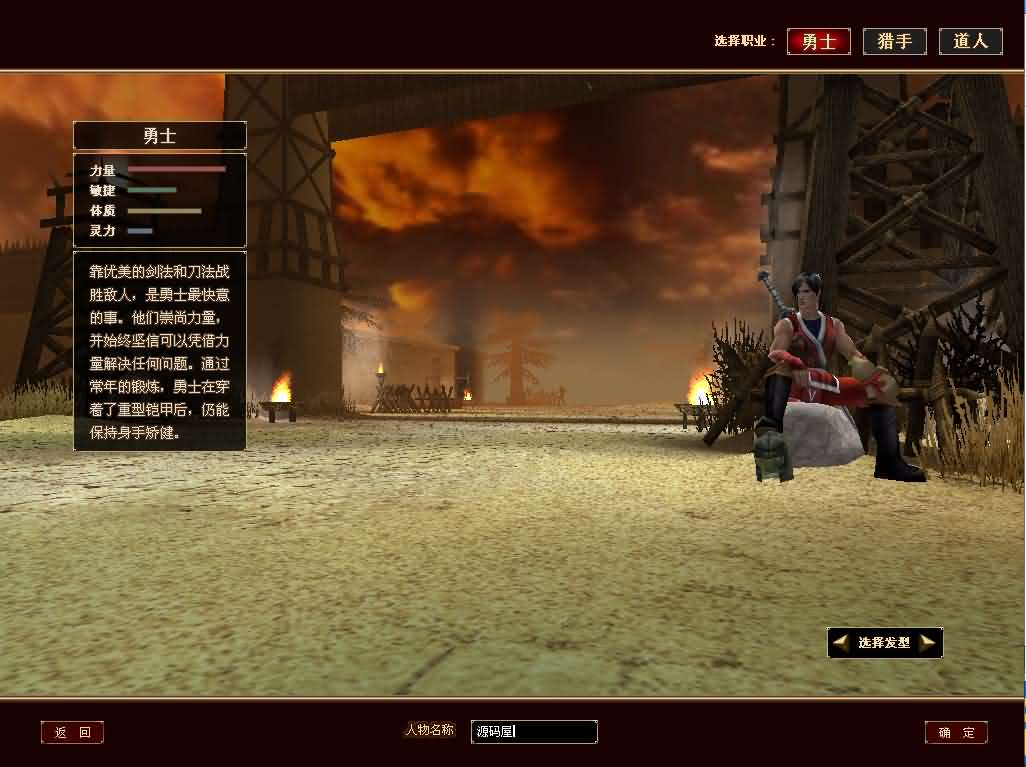Select the 勇士 warrior class
The height and width of the screenshot is (767, 1026).
click(x=818, y=41)
